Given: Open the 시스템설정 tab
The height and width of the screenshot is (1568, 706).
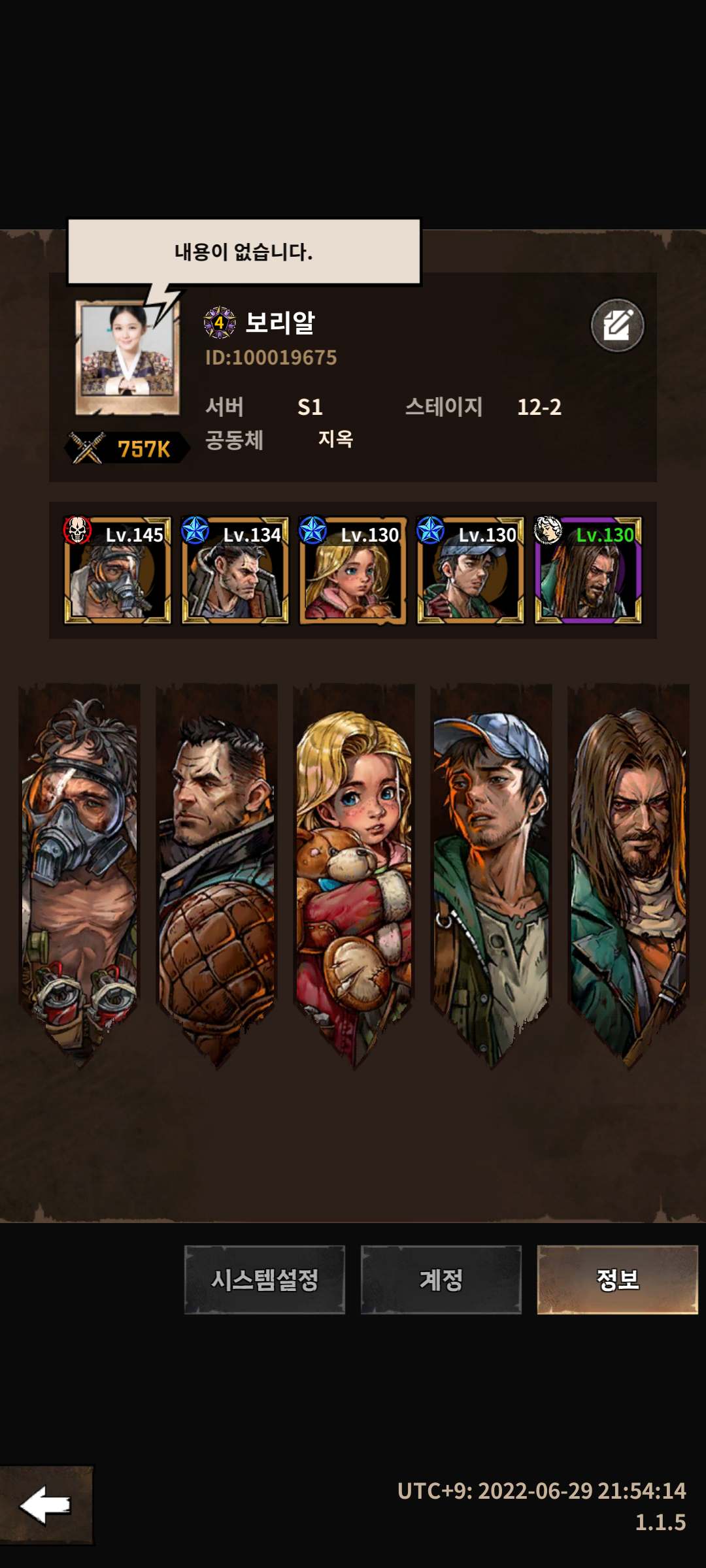Looking at the screenshot, I should click(x=264, y=1279).
